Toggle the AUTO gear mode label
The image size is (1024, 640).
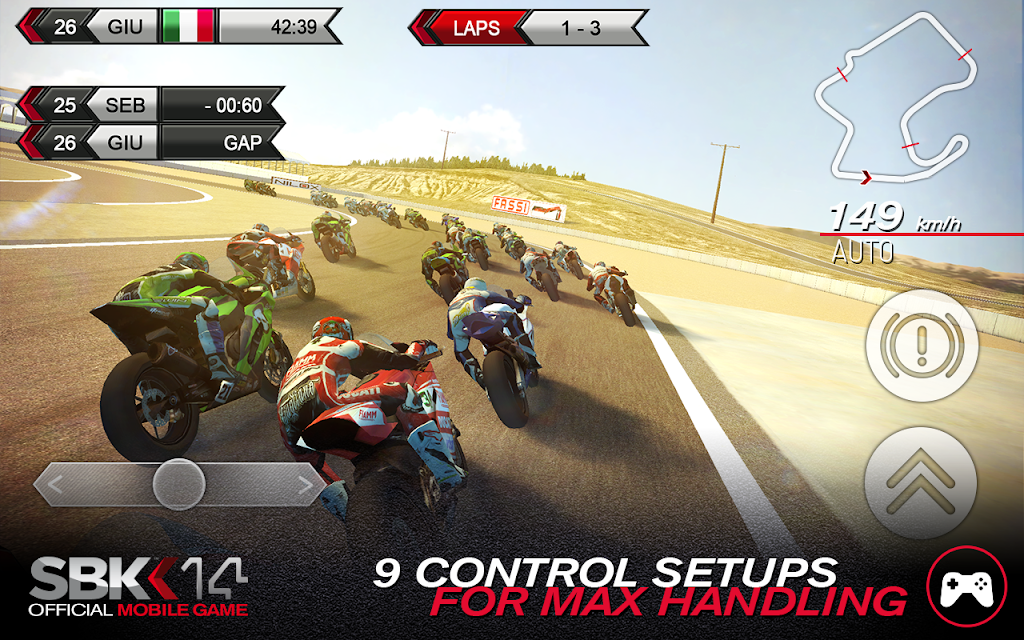coord(863,252)
